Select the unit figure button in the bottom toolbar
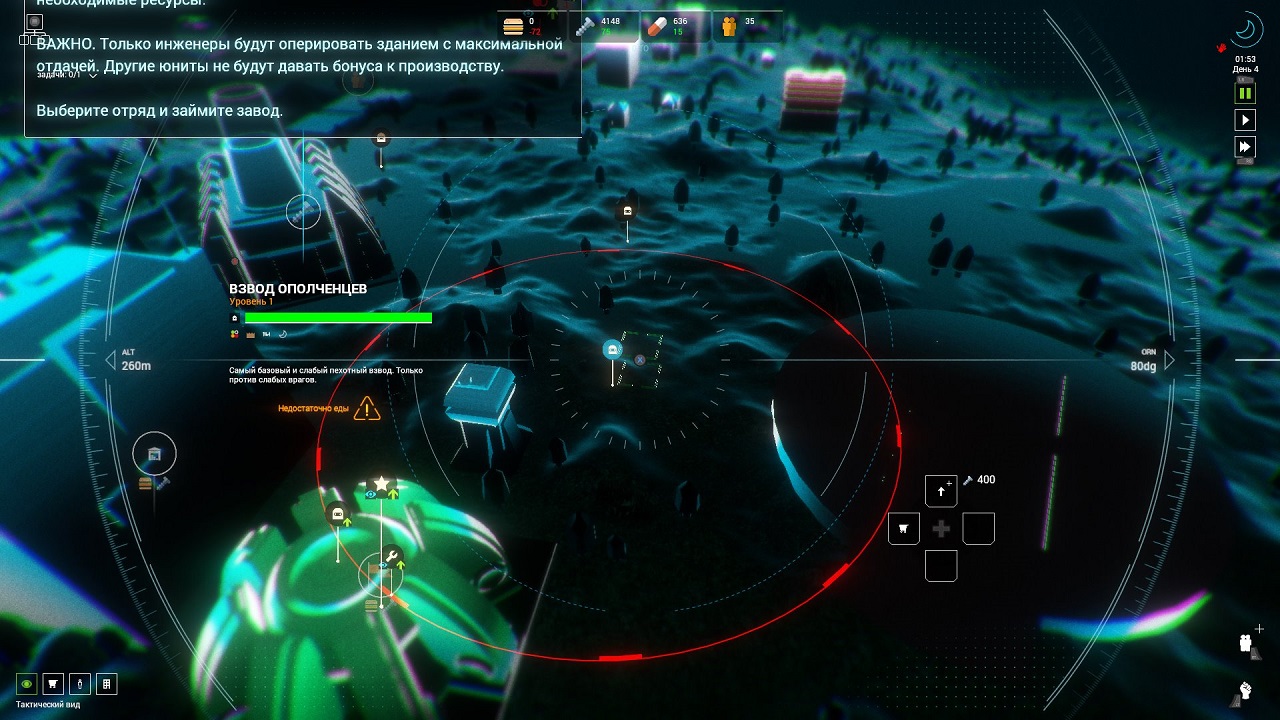The image size is (1280, 720). point(79,684)
